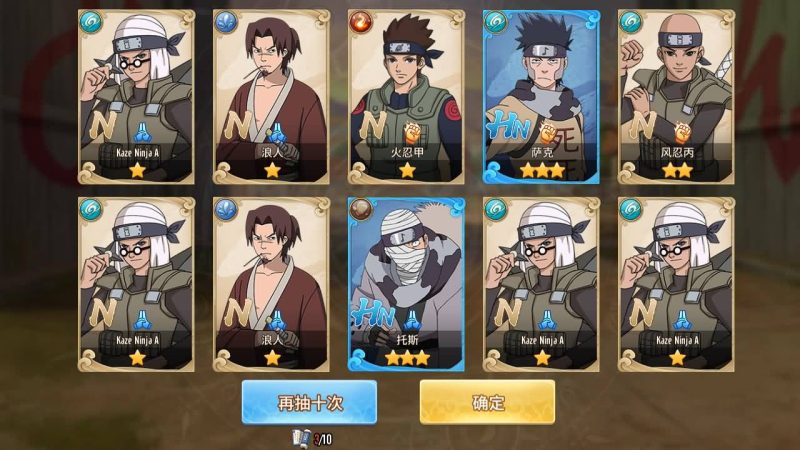Viewport: 800px width, 450px height.
Task: Confirm results with the 确定 button
Action: [487, 402]
